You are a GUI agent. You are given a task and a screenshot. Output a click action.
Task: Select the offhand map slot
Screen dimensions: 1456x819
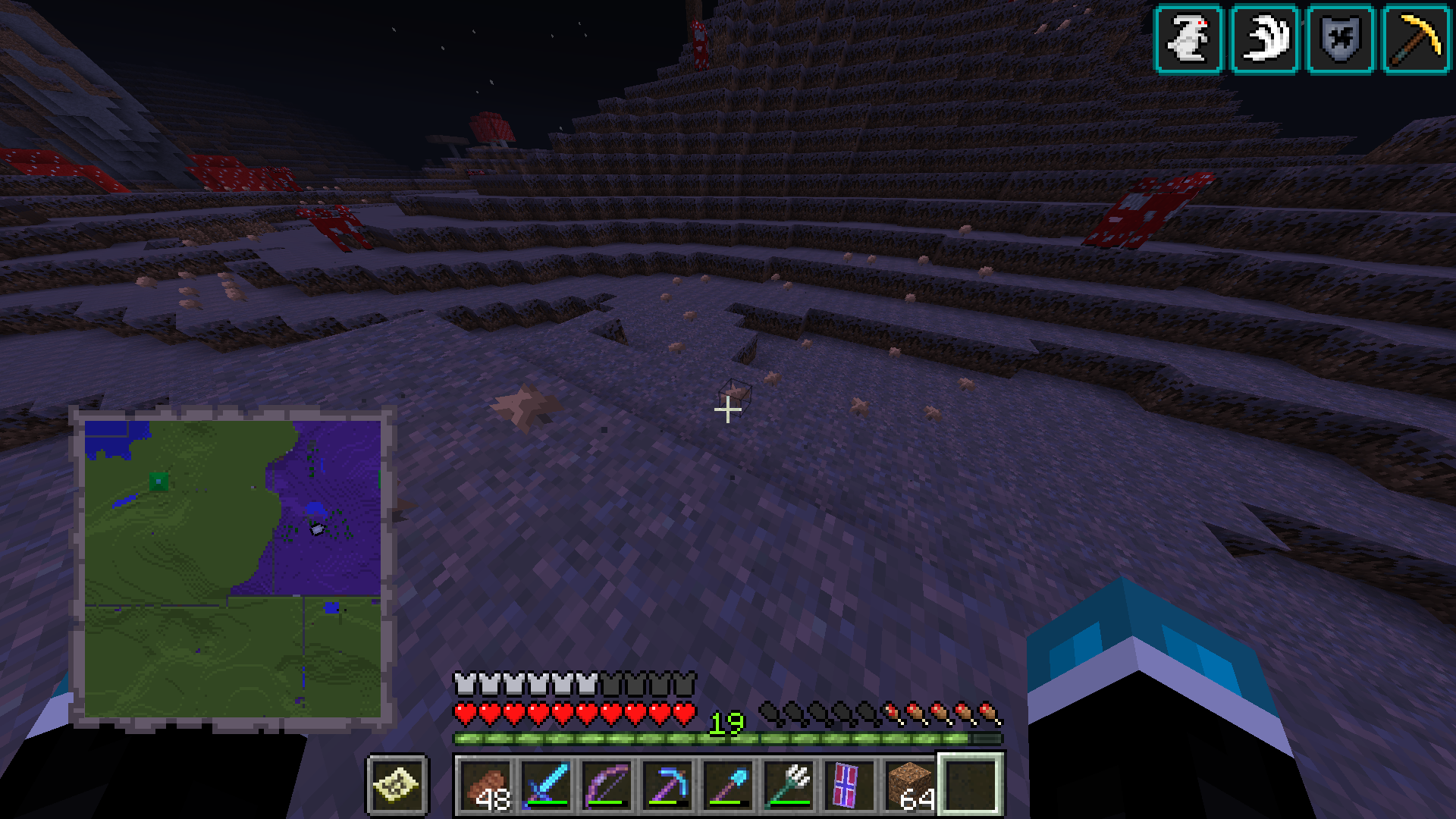click(398, 785)
